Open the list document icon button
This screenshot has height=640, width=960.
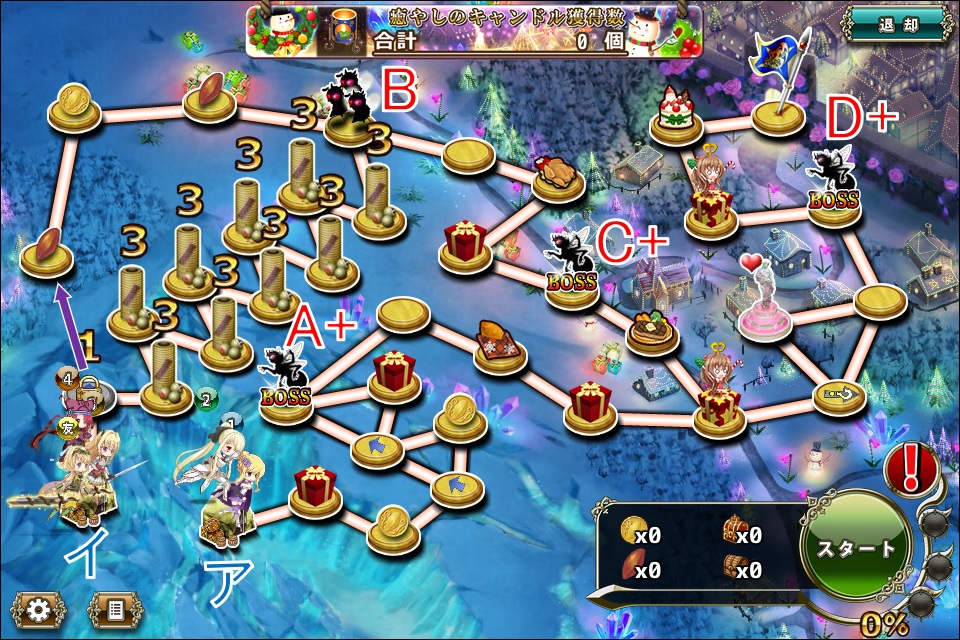[x=115, y=609]
